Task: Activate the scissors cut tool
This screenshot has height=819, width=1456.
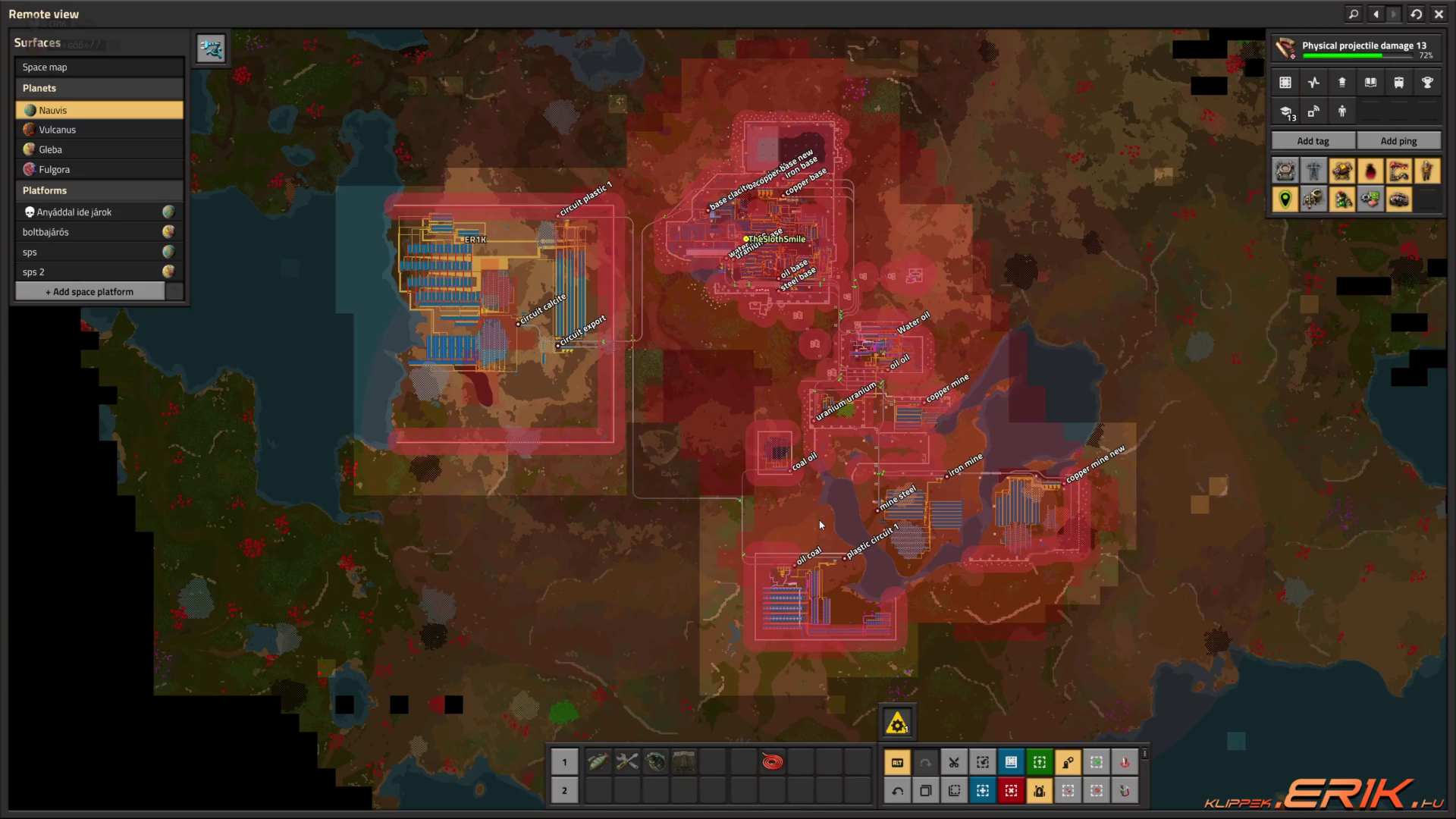Action: 954,762
